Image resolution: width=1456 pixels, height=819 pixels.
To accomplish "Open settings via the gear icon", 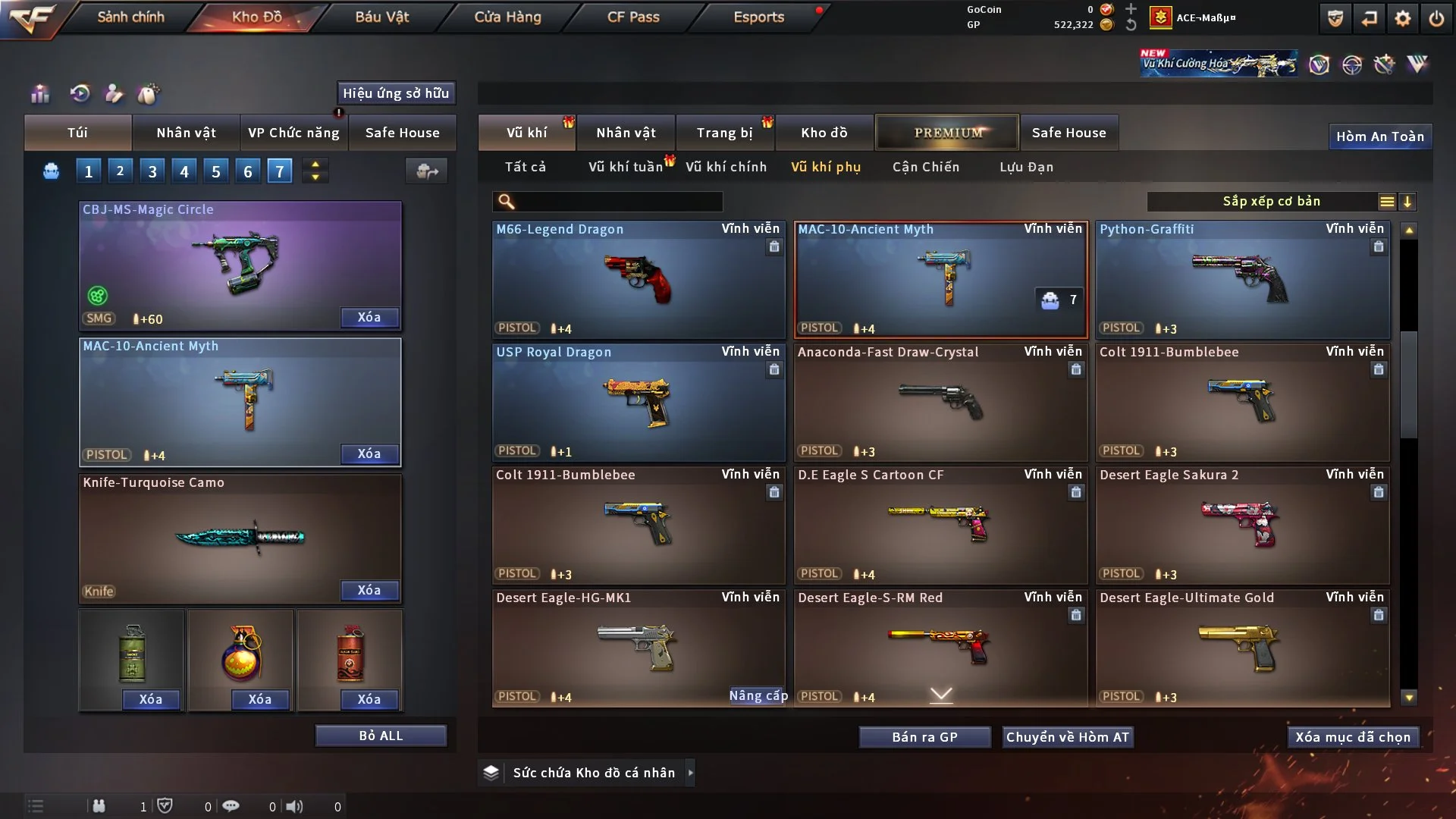I will pyautogui.click(x=1403, y=18).
